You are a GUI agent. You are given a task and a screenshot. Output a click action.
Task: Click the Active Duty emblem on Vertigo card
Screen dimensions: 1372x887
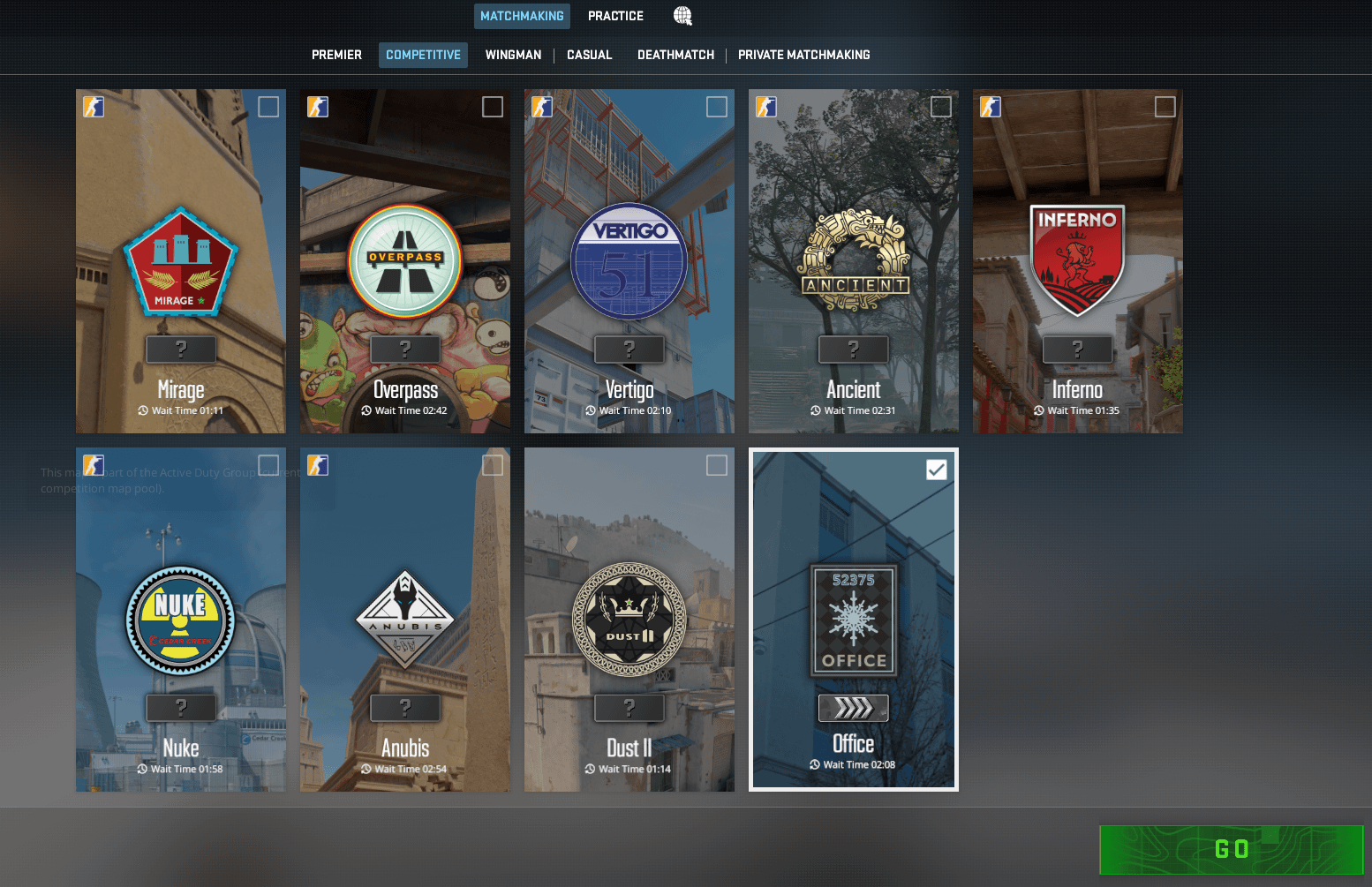point(542,106)
